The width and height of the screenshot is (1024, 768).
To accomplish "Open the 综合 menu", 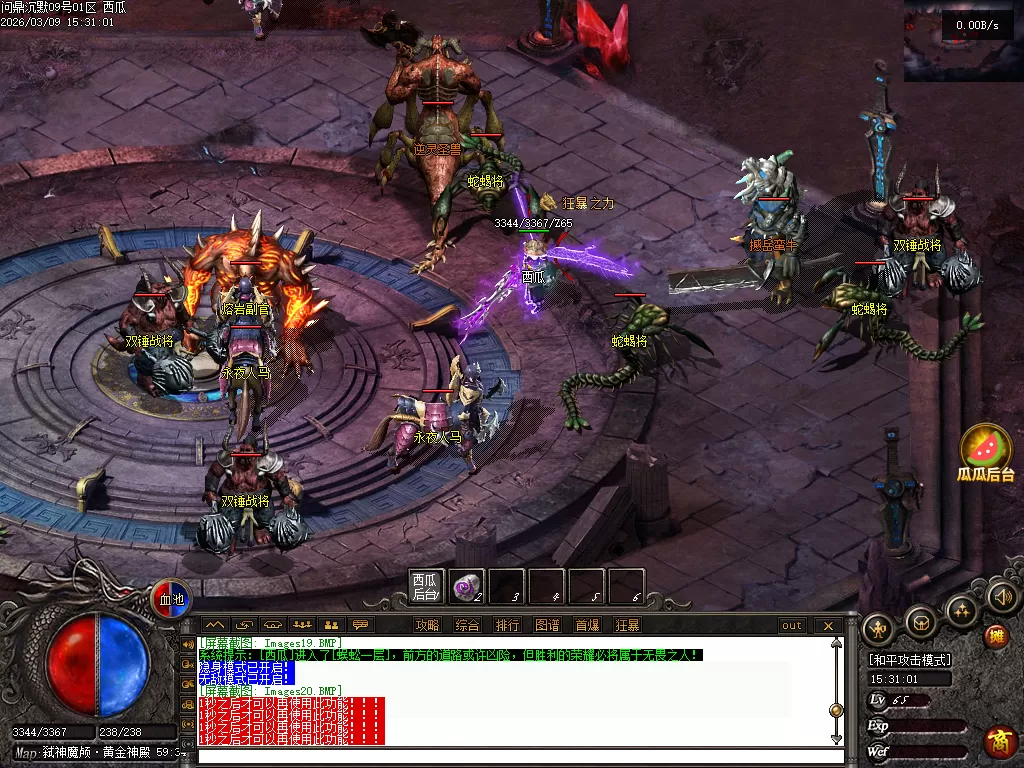I will (467, 626).
